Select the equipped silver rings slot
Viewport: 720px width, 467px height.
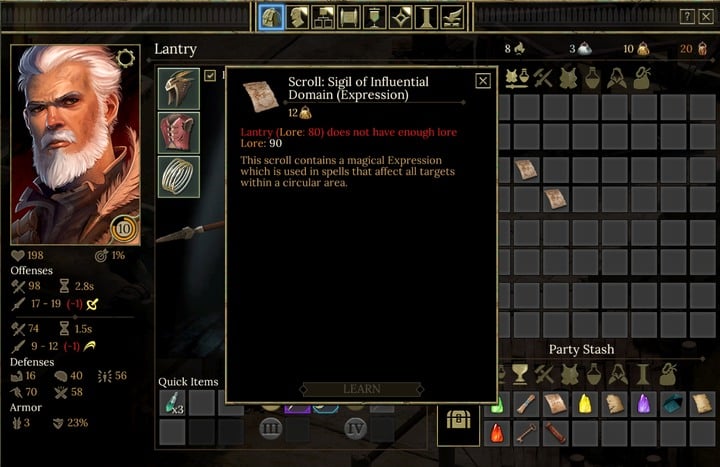tap(179, 177)
